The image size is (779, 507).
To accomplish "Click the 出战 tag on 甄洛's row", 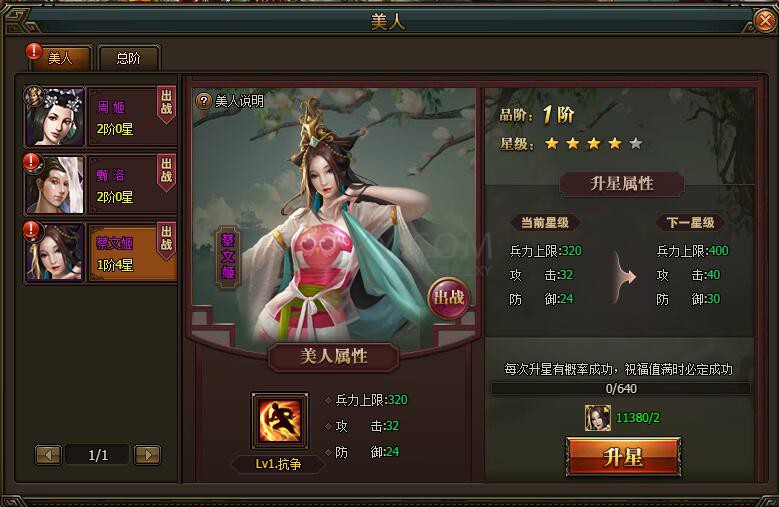I will tap(166, 170).
